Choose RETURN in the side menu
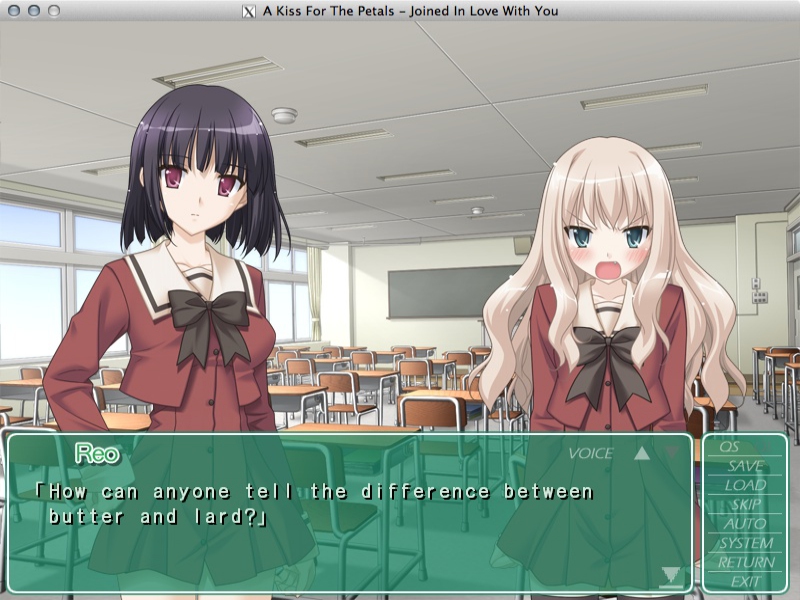 click(746, 562)
